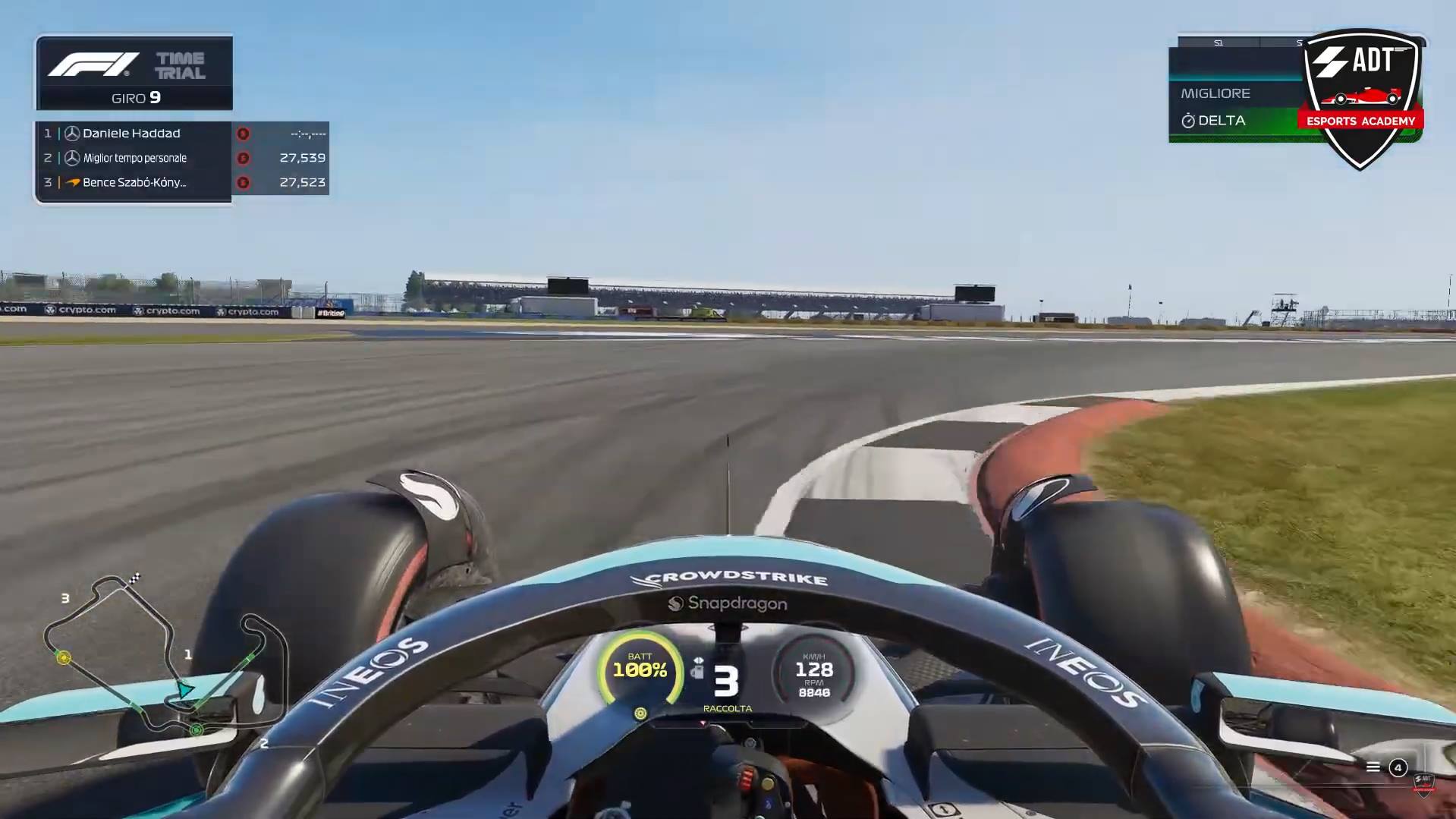This screenshot has width=1456, height=819.
Task: Toggle the DELTA timing display
Action: coord(1222,120)
